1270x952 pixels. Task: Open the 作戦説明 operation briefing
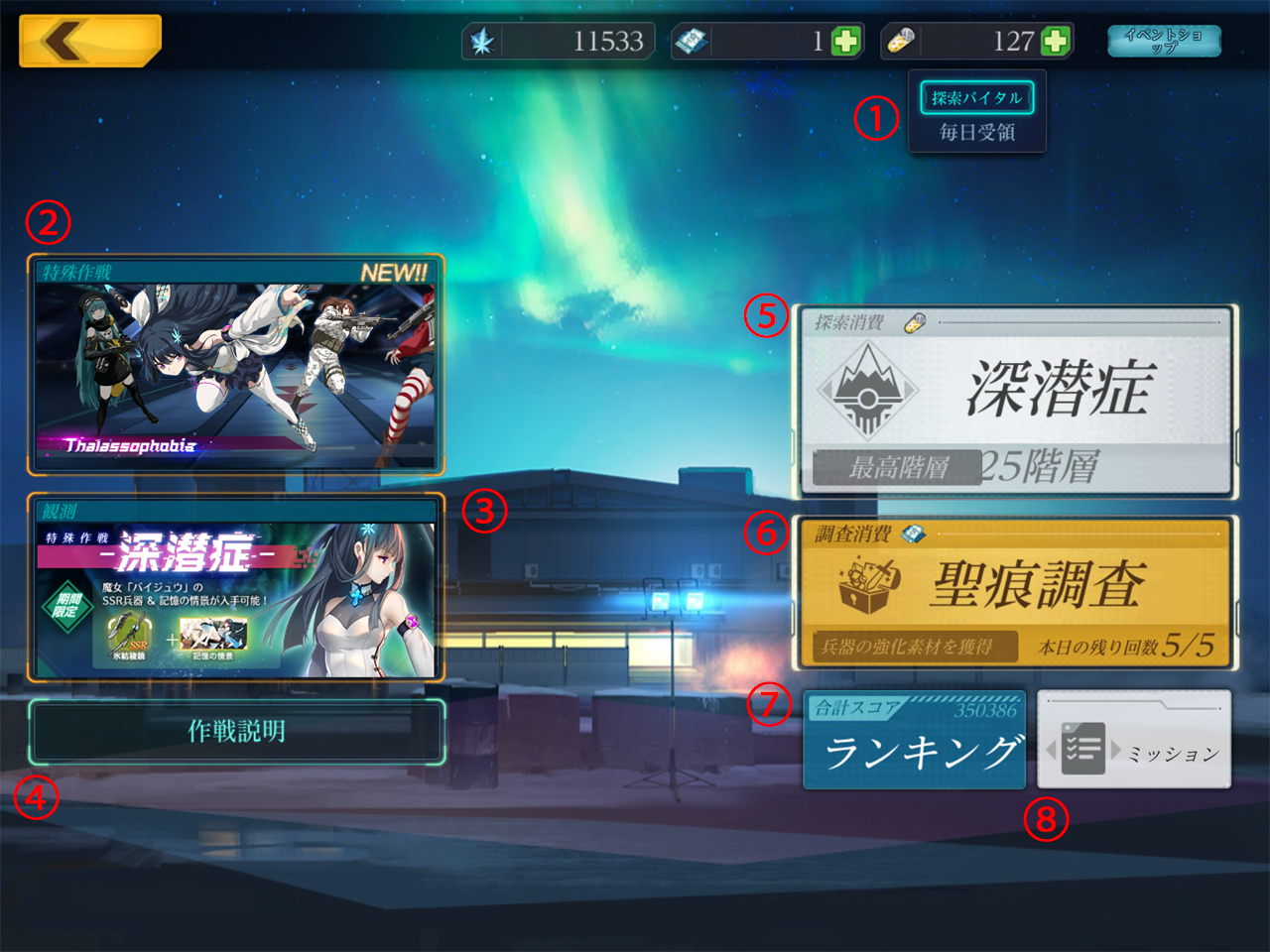pyautogui.click(x=236, y=732)
